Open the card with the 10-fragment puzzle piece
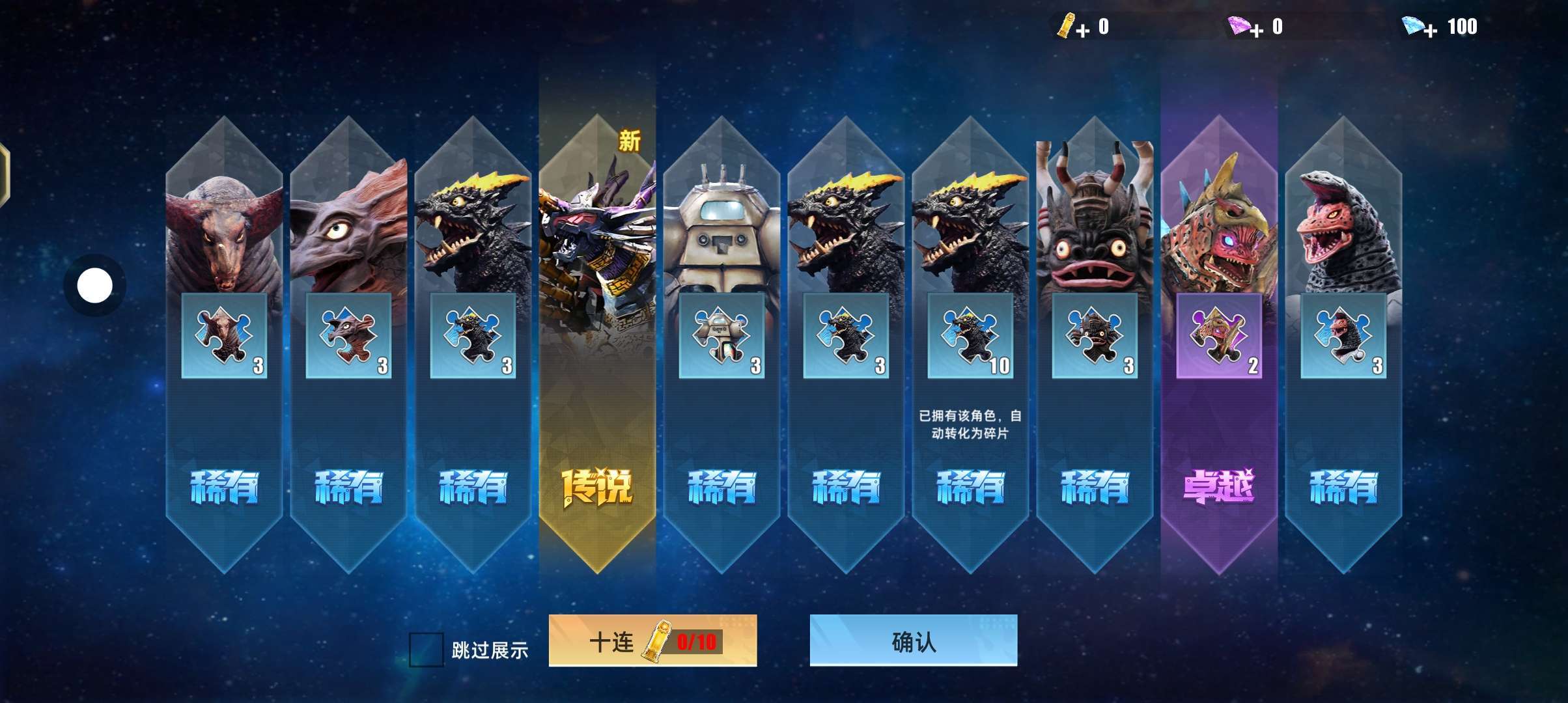Image resolution: width=1568 pixels, height=703 pixels. tap(970, 336)
